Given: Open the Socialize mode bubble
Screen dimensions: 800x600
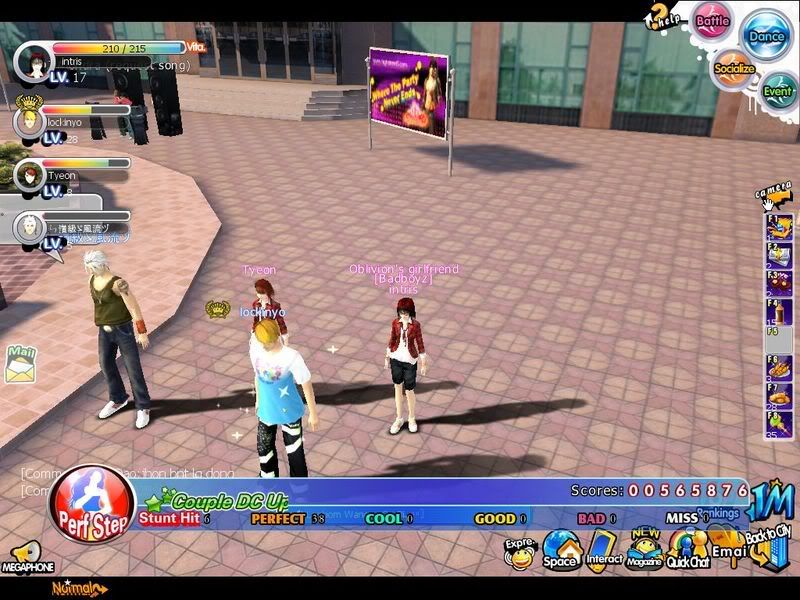Looking at the screenshot, I should pos(735,70).
